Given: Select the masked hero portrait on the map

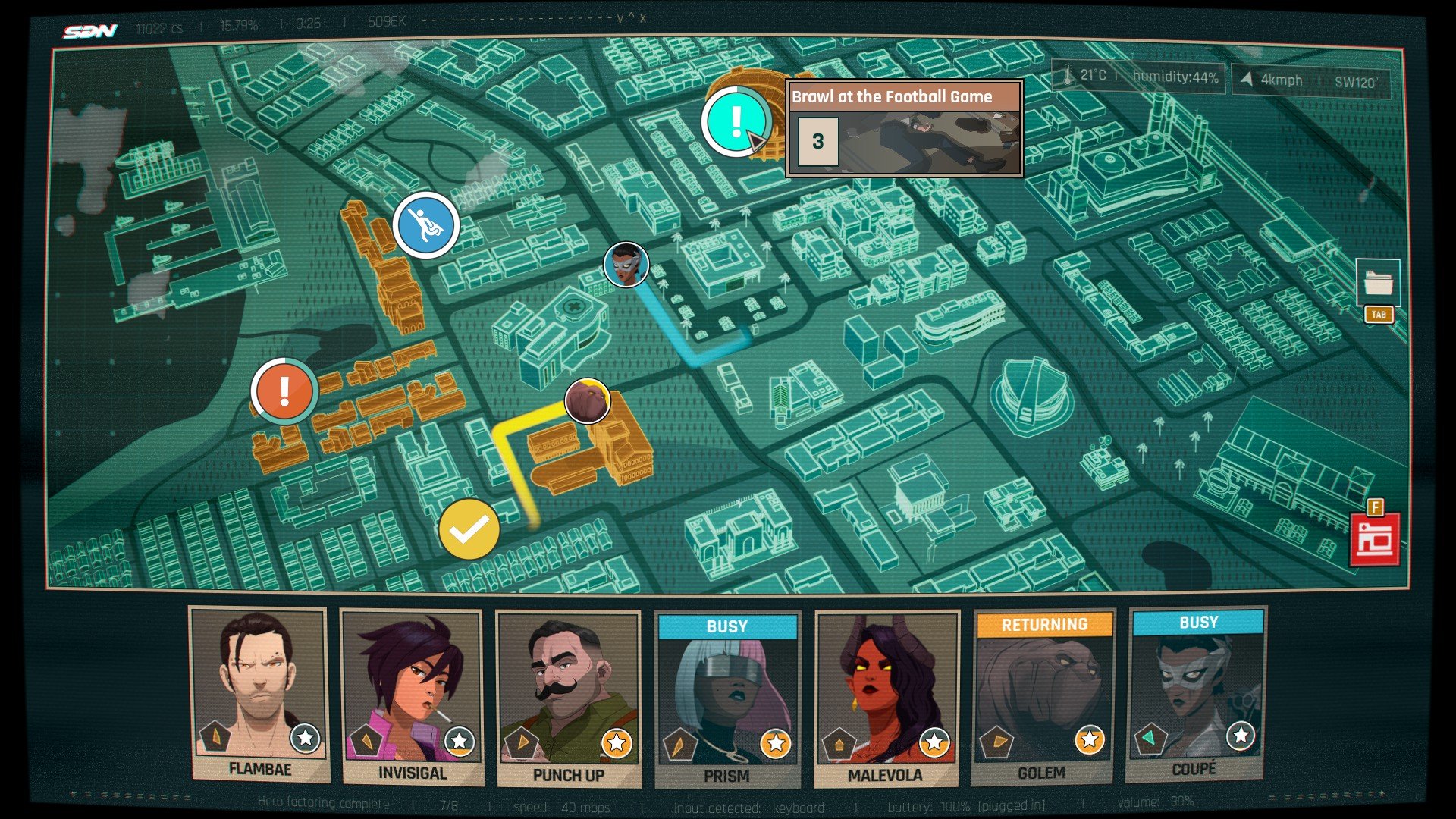Looking at the screenshot, I should [x=626, y=265].
